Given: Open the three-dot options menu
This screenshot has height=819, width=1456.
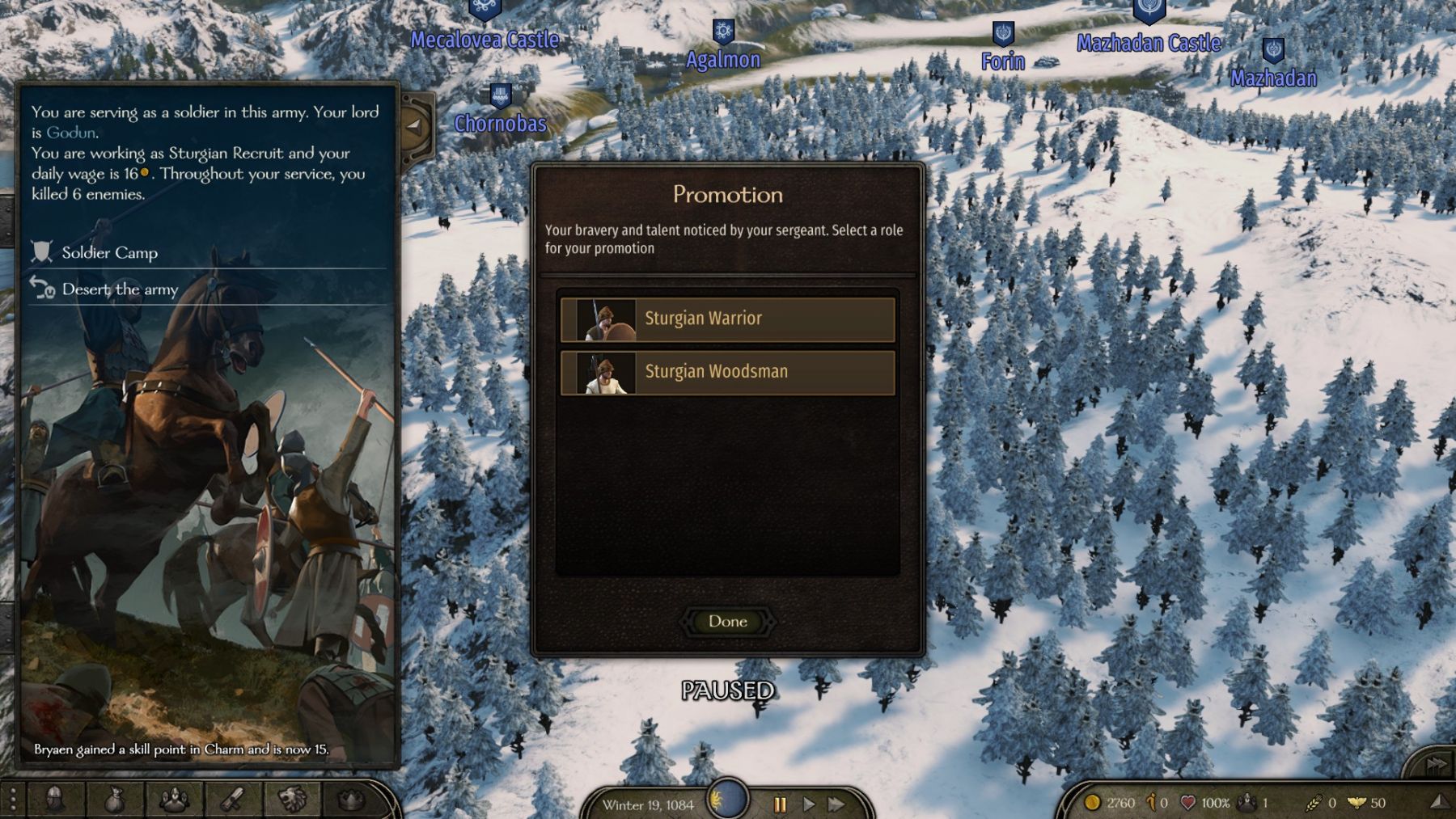Looking at the screenshot, I should click(13, 800).
